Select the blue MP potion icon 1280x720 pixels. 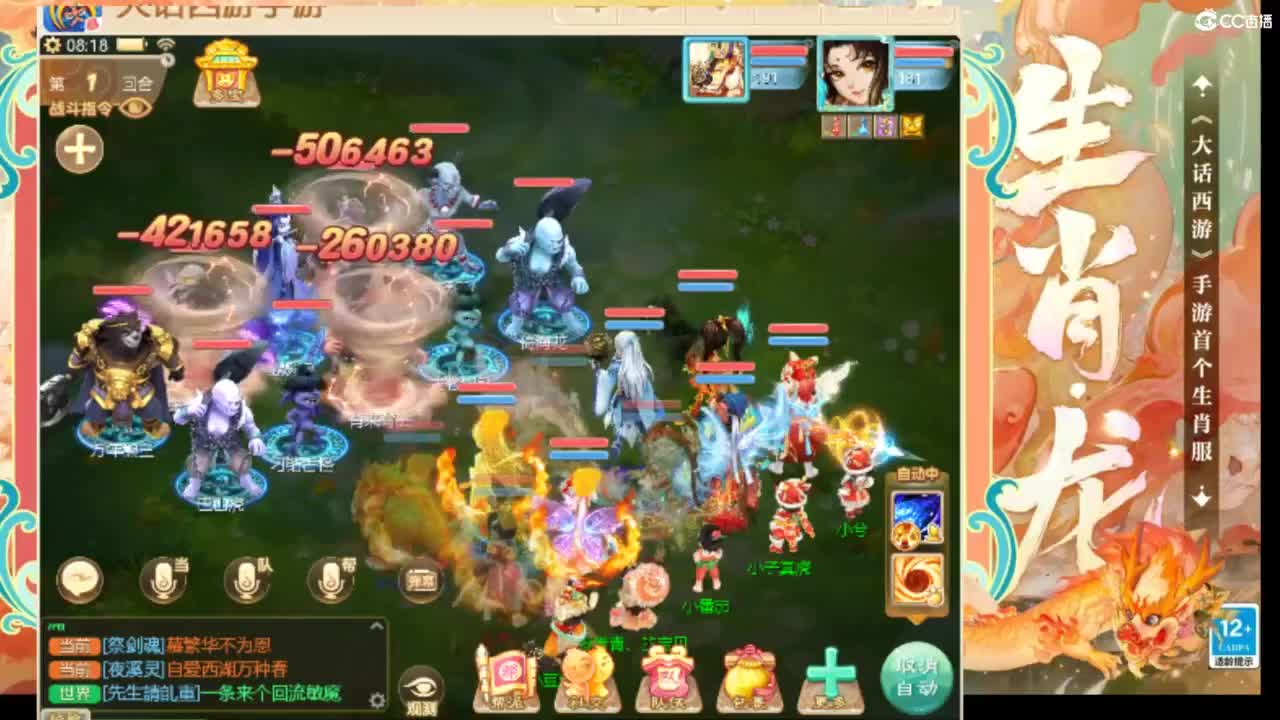[863, 126]
